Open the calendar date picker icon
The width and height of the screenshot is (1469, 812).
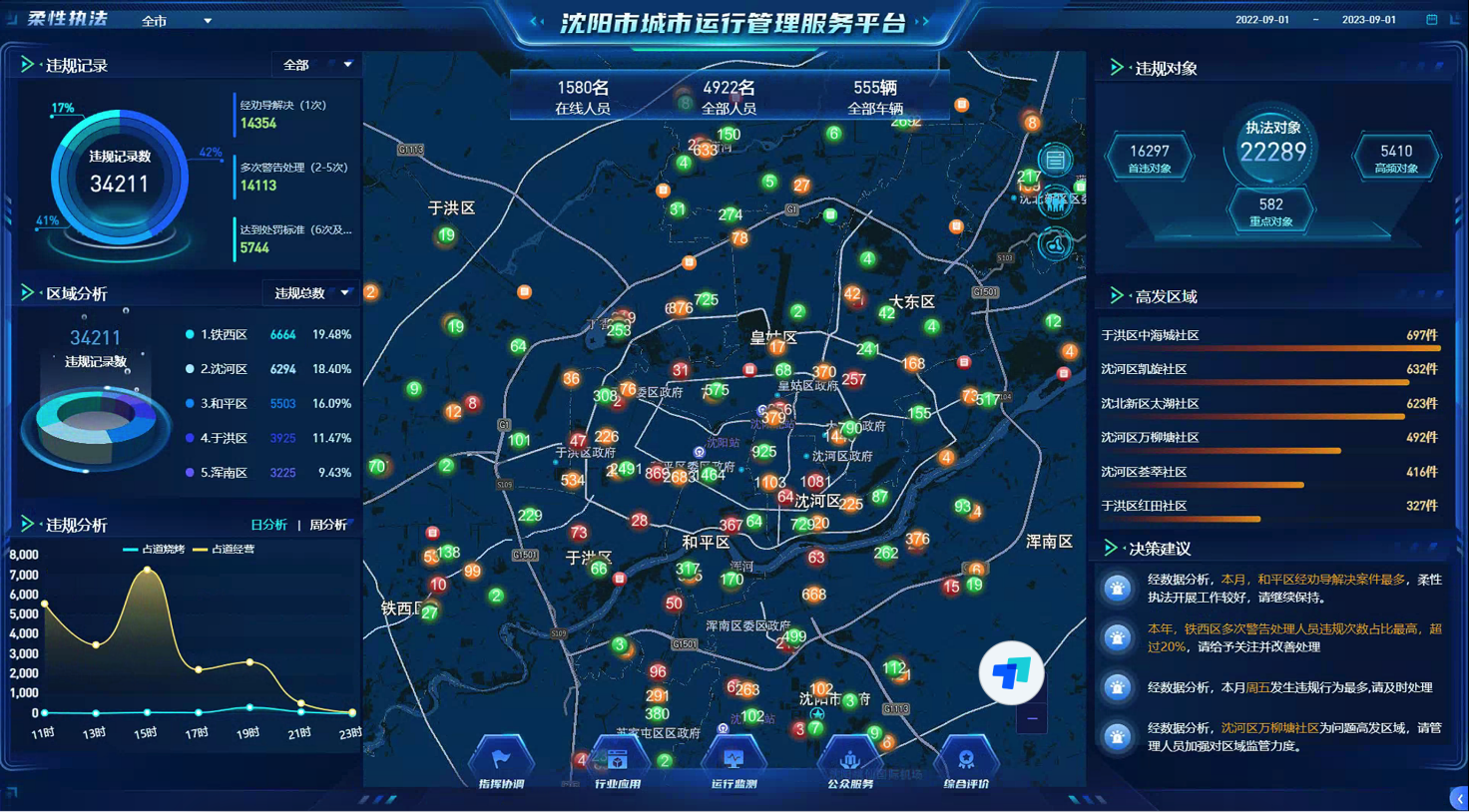1432,20
